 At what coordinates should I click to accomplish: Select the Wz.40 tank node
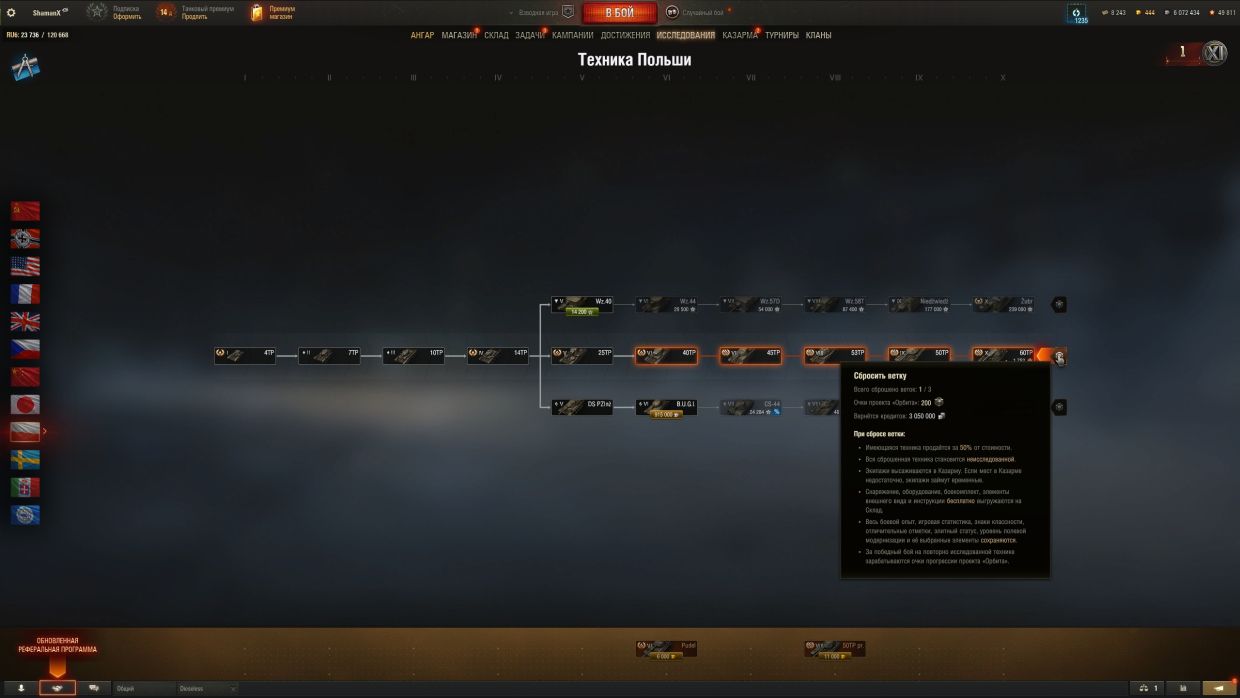pos(582,304)
